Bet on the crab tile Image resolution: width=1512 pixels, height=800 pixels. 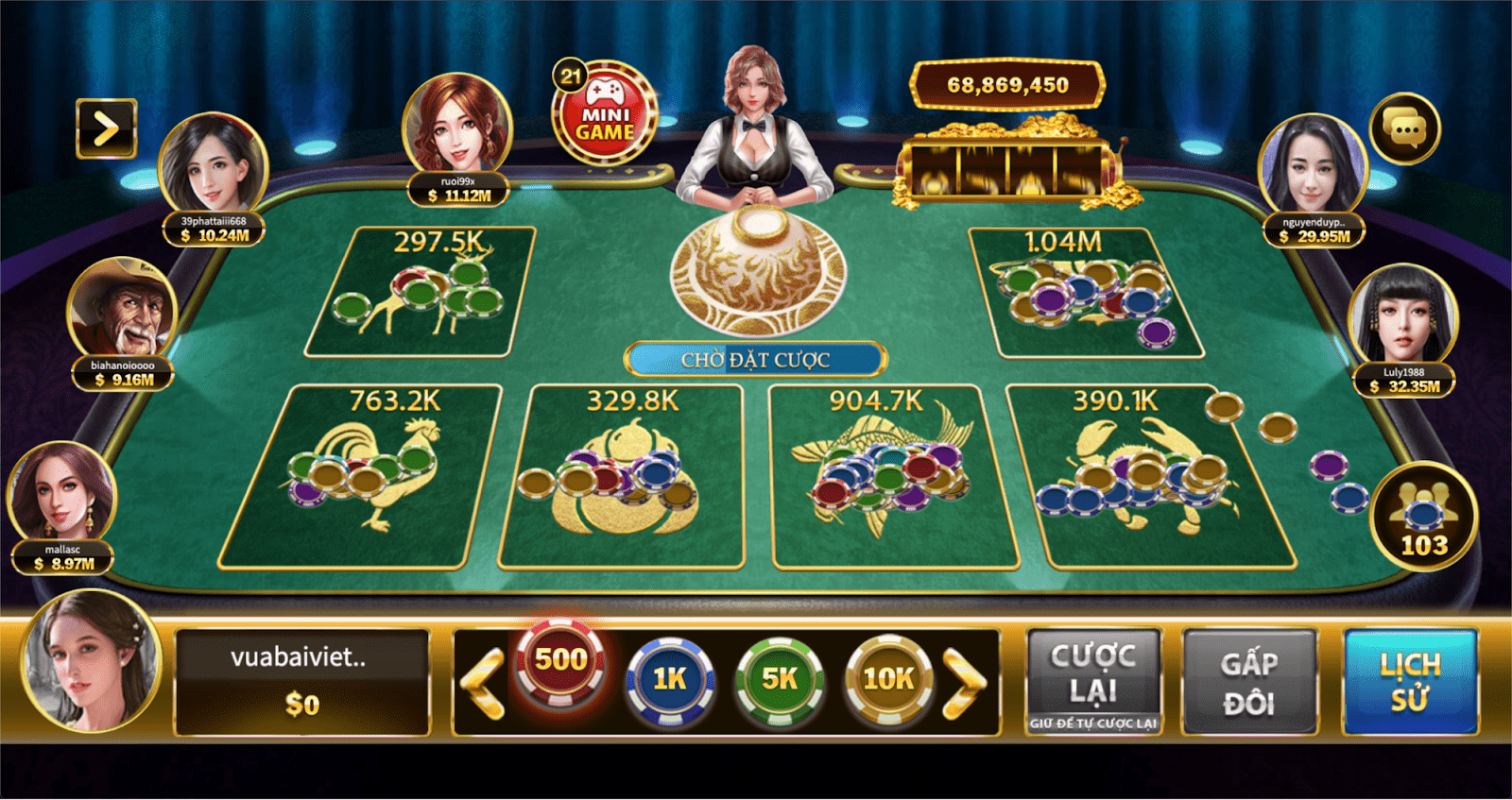point(1143,477)
